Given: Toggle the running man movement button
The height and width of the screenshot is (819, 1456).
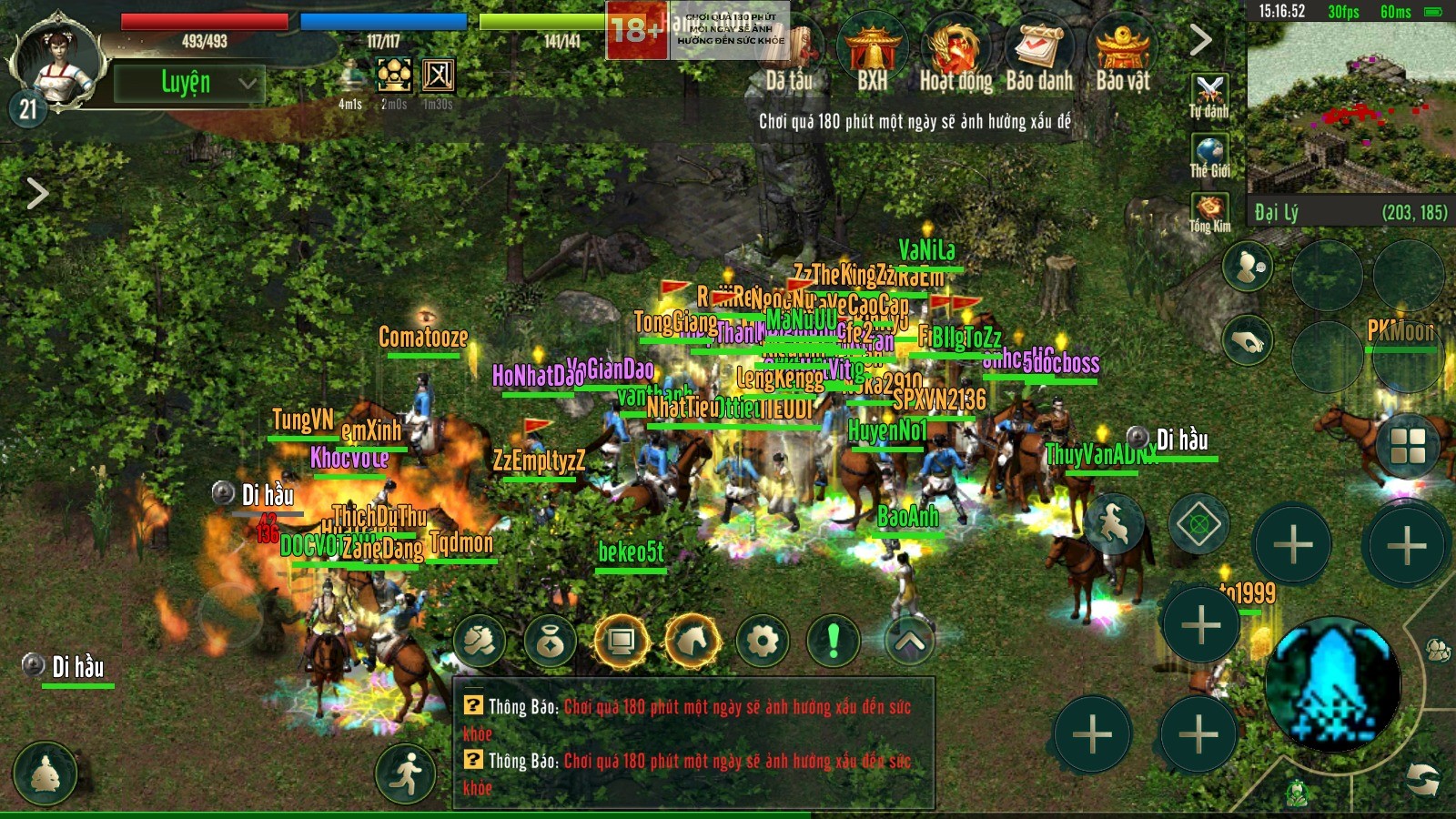Looking at the screenshot, I should pos(407,773).
